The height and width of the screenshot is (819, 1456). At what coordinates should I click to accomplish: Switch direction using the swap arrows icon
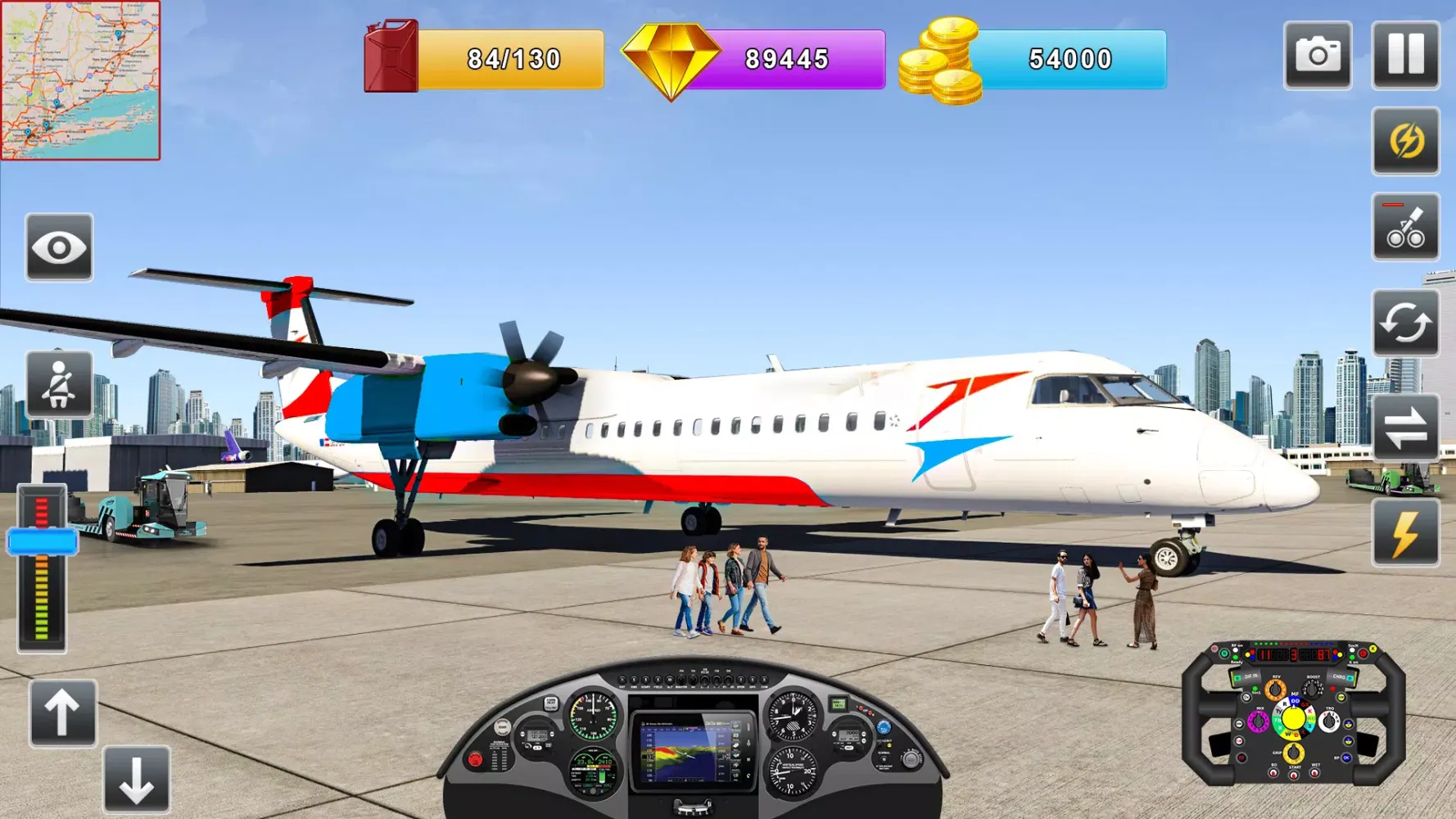1405,428
